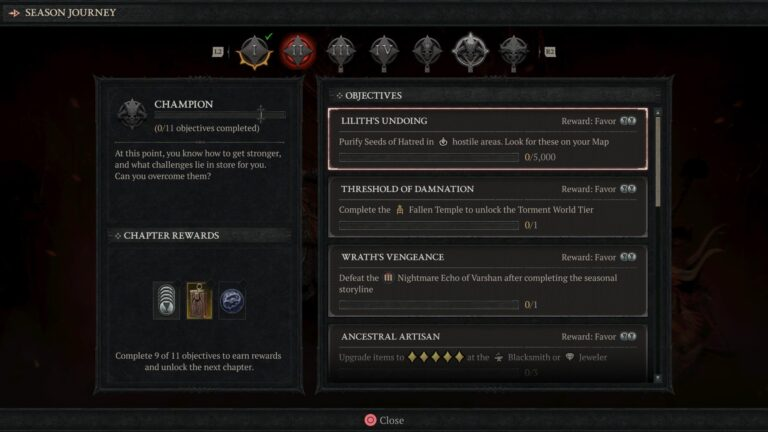The height and width of the screenshot is (432, 768).
Task: Choose the Wrath's Vengeance objective
Action: coord(488,280)
